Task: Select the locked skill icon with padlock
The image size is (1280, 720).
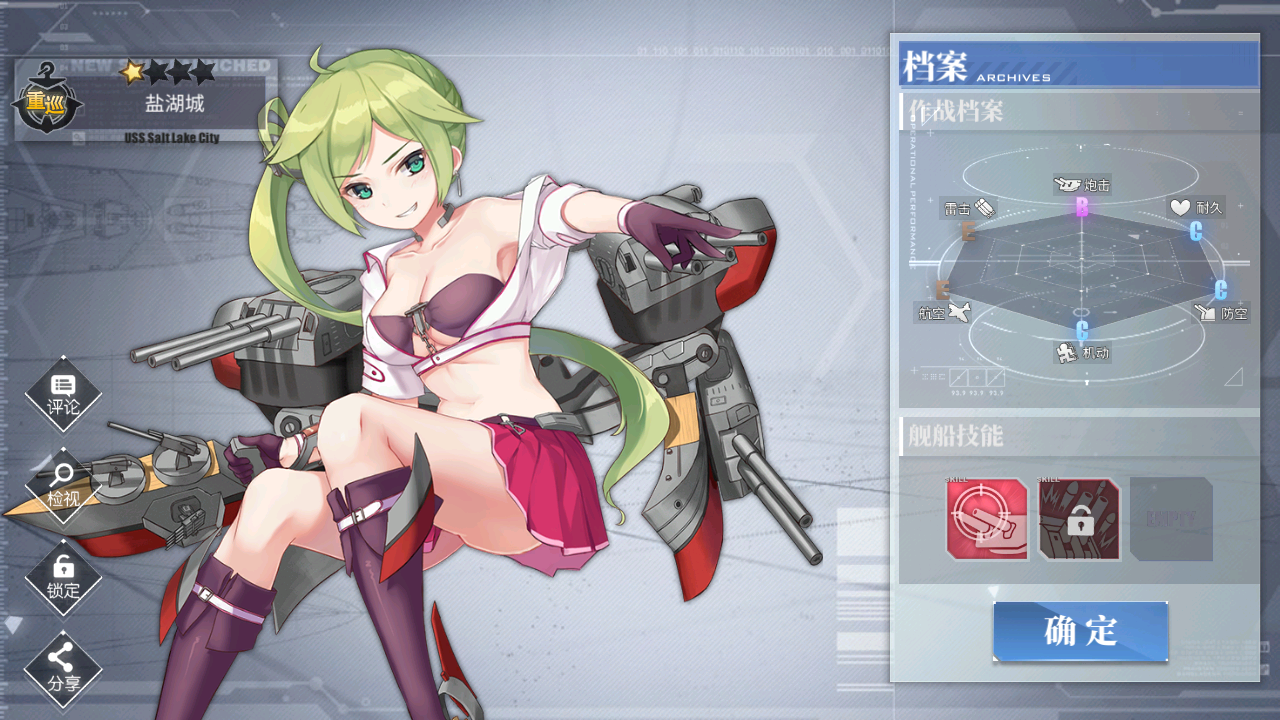Action: 1079,519
